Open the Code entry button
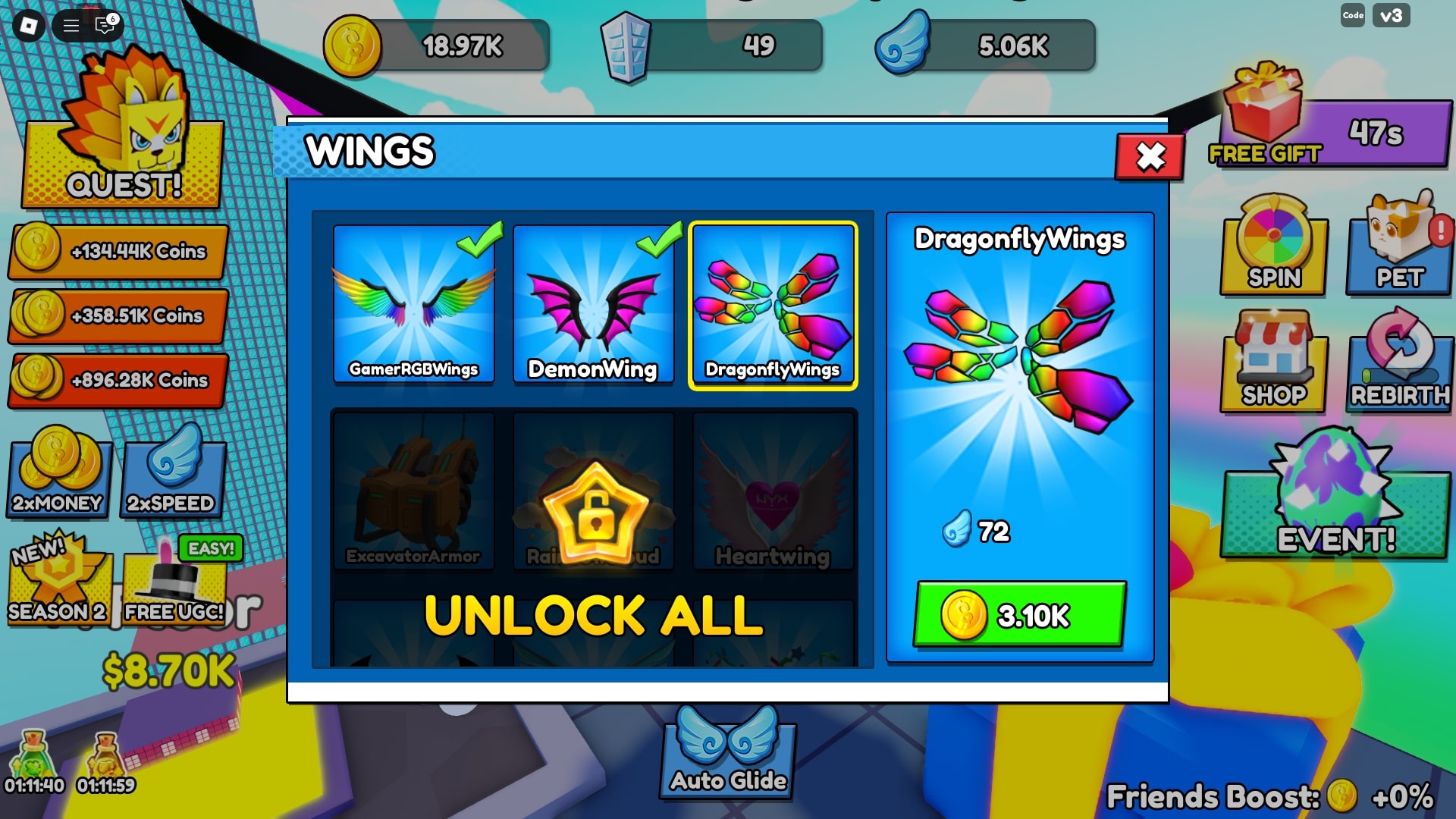This screenshot has width=1456, height=819. (1353, 15)
